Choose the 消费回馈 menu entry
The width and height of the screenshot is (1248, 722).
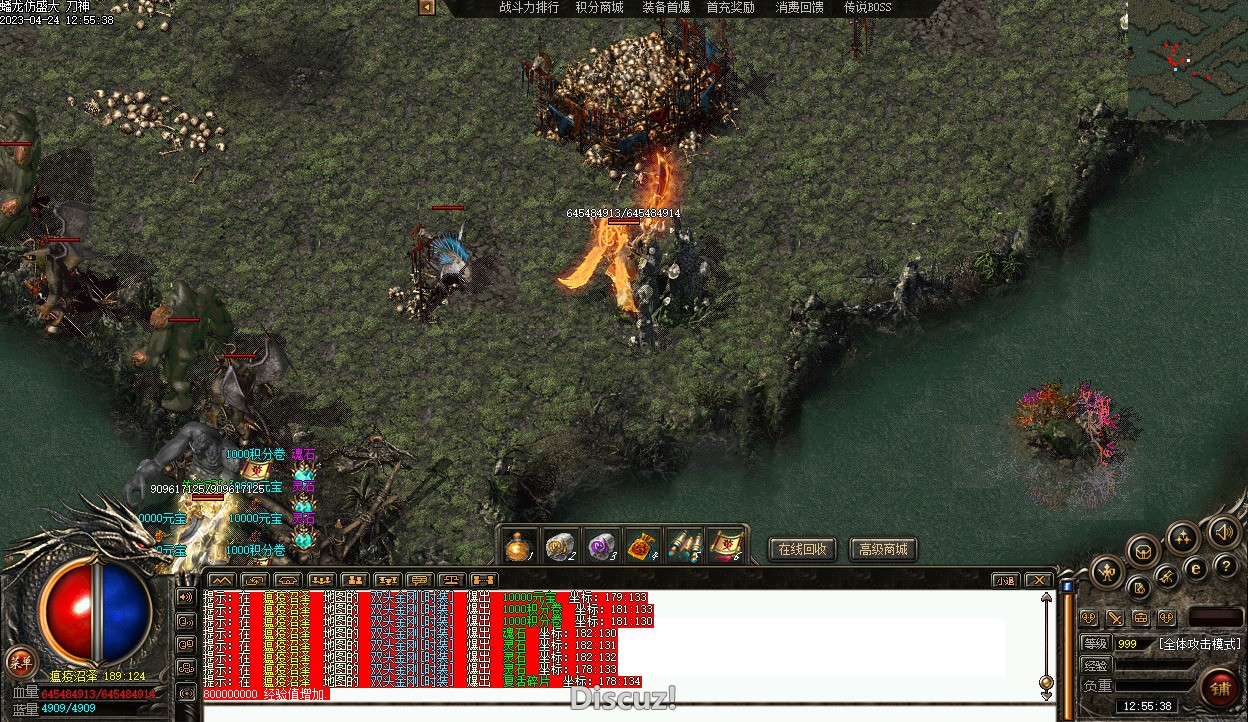[x=800, y=8]
